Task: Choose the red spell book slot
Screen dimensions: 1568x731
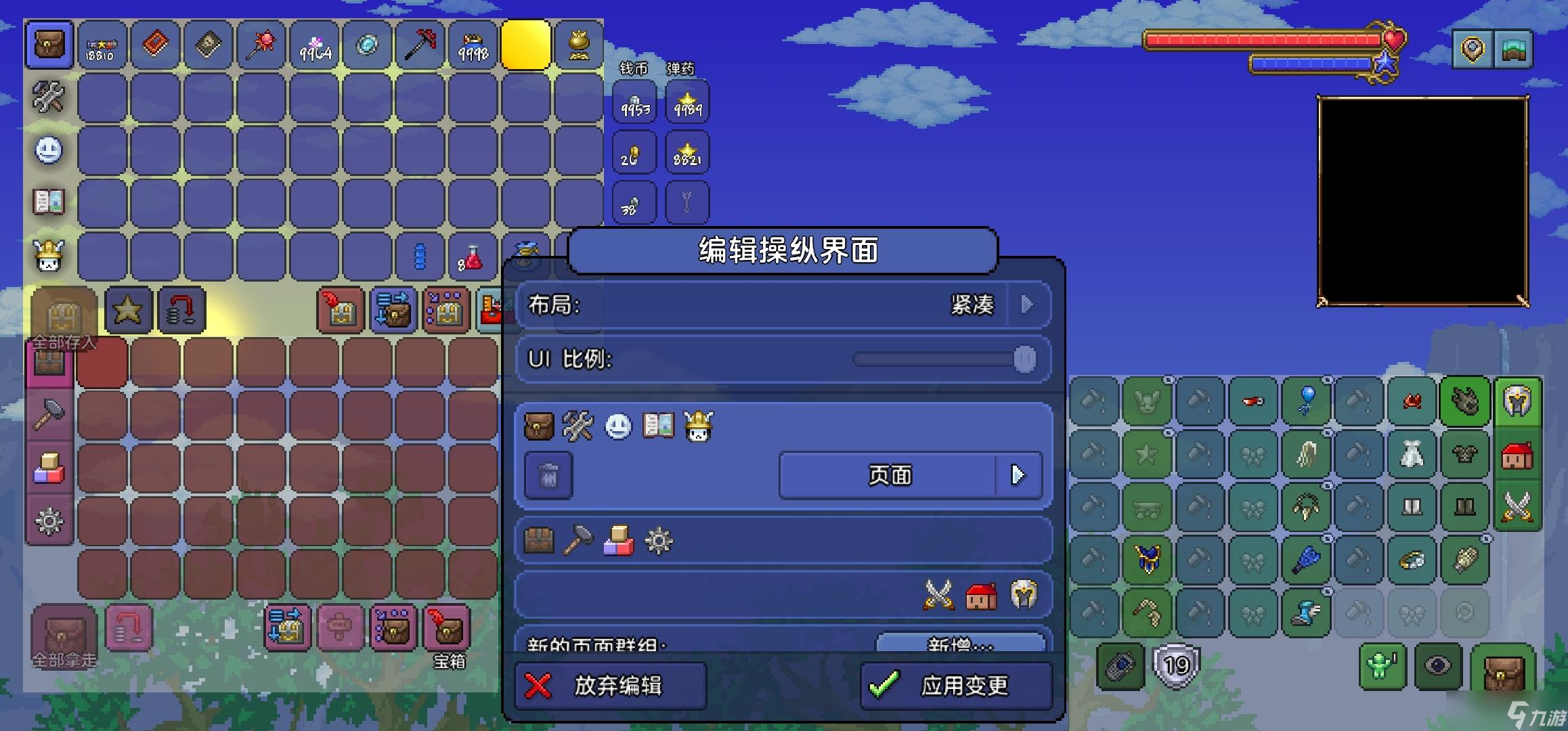Action: pos(155,45)
